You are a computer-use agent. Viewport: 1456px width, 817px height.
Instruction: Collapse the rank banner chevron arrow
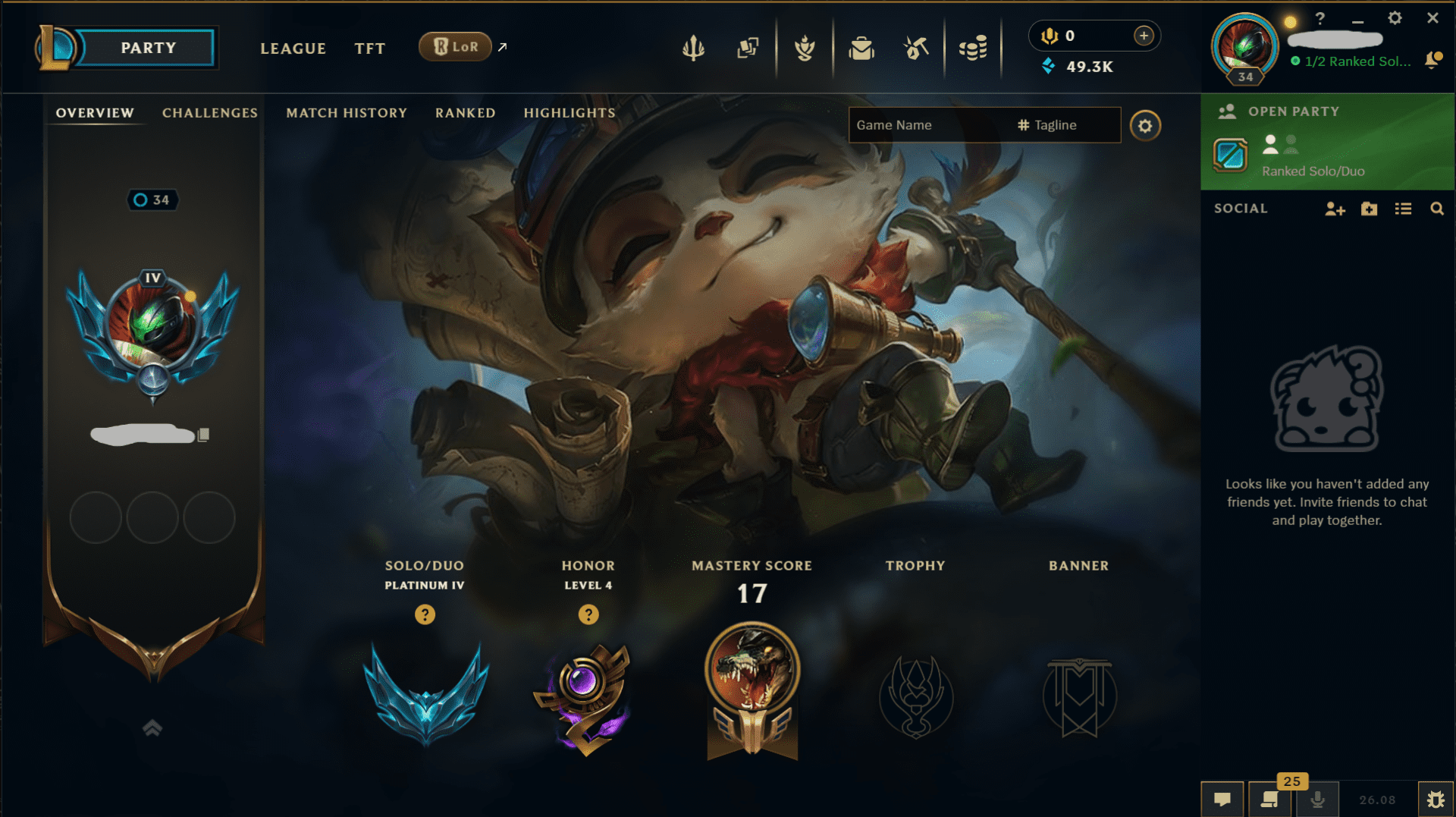[152, 727]
